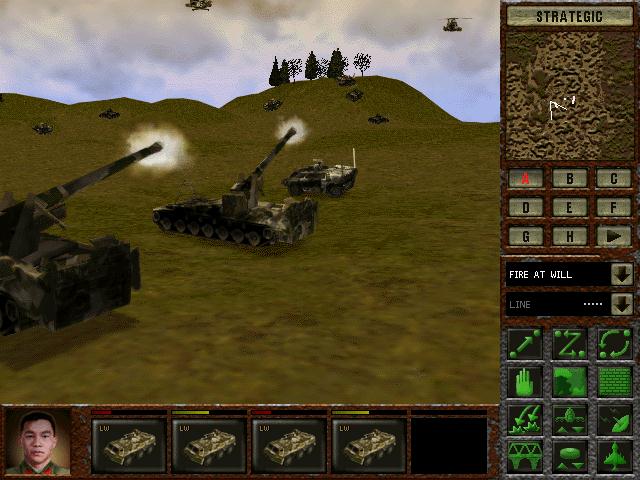Choose unit group D
The image size is (640, 480).
tap(526, 208)
